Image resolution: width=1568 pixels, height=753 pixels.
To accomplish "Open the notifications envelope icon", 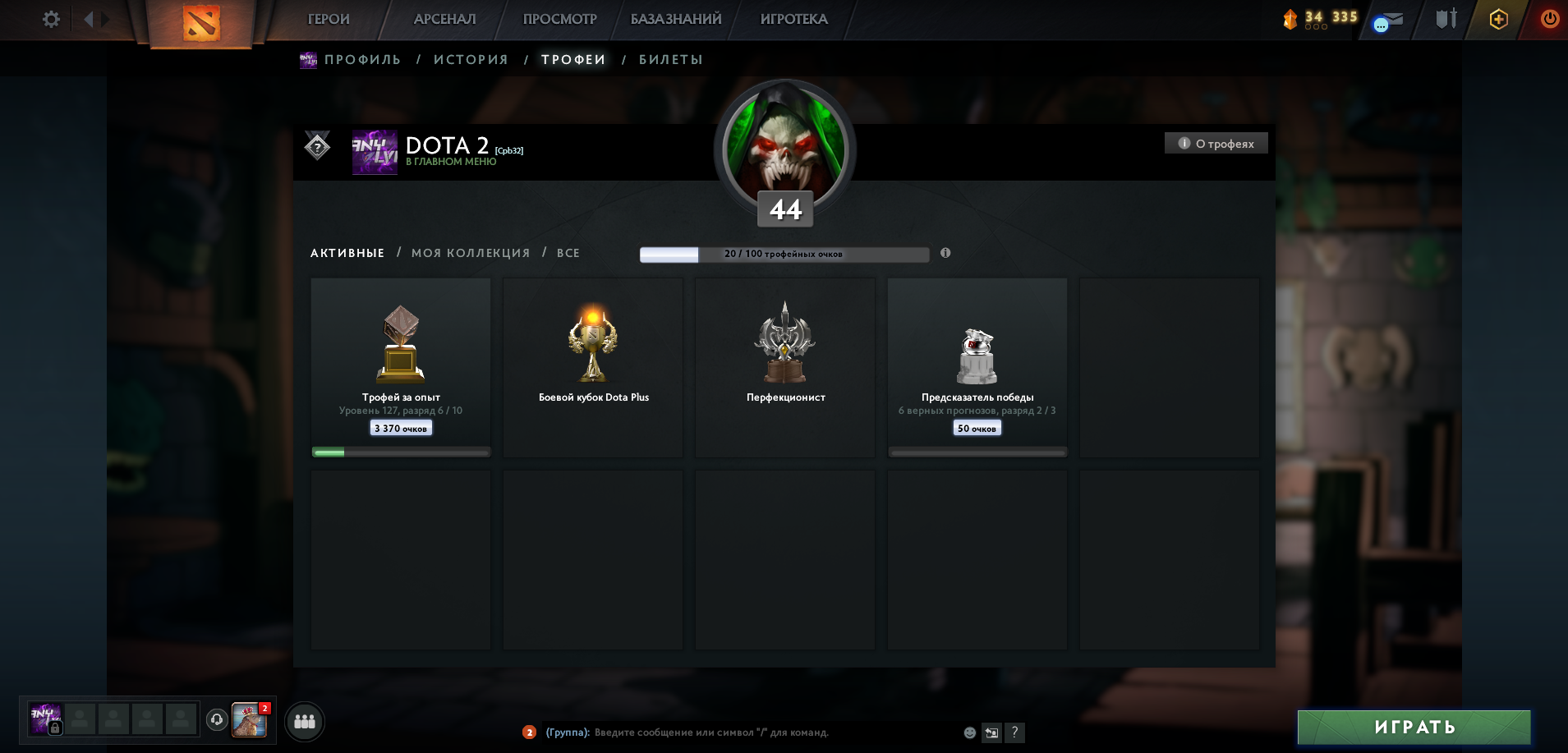I will (x=1389, y=20).
